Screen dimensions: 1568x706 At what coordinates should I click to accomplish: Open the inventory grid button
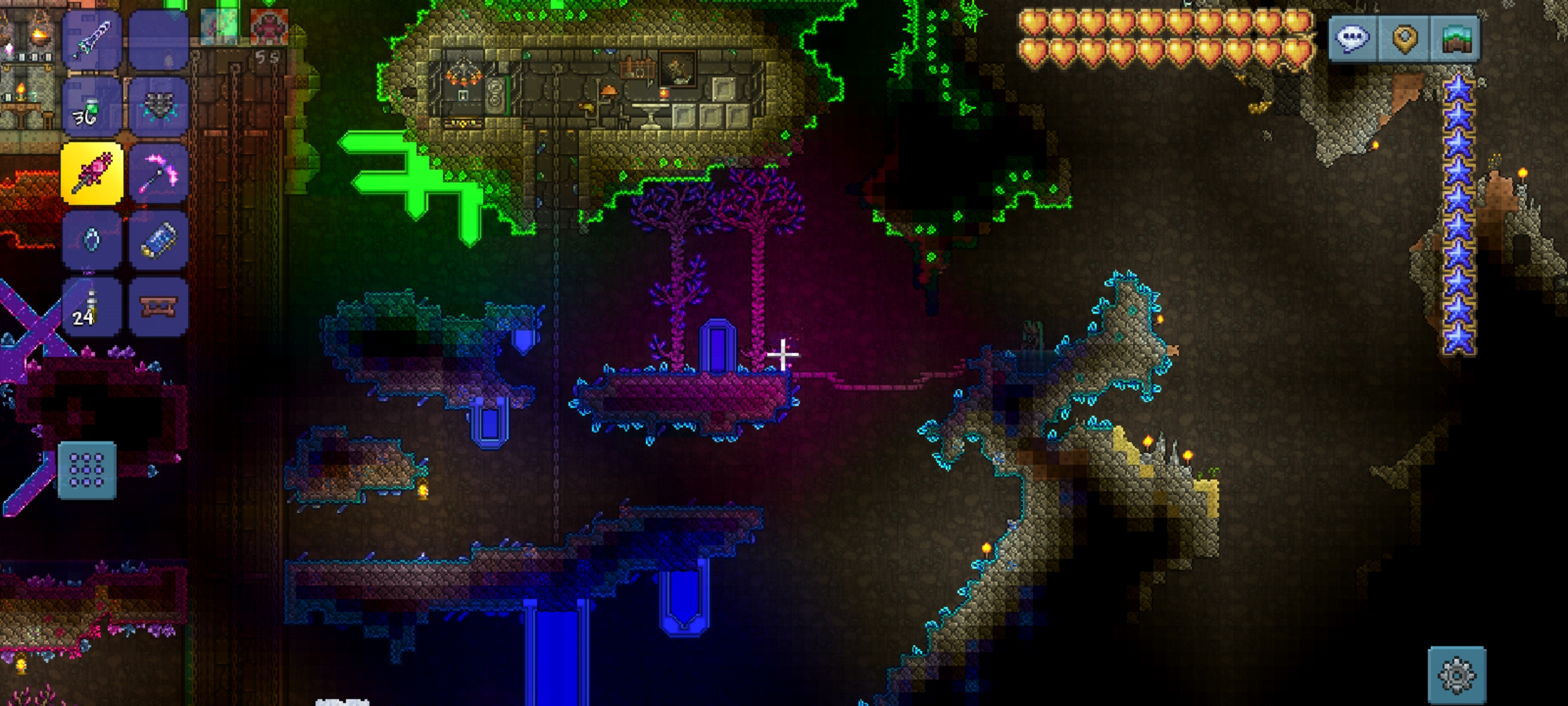click(x=87, y=470)
